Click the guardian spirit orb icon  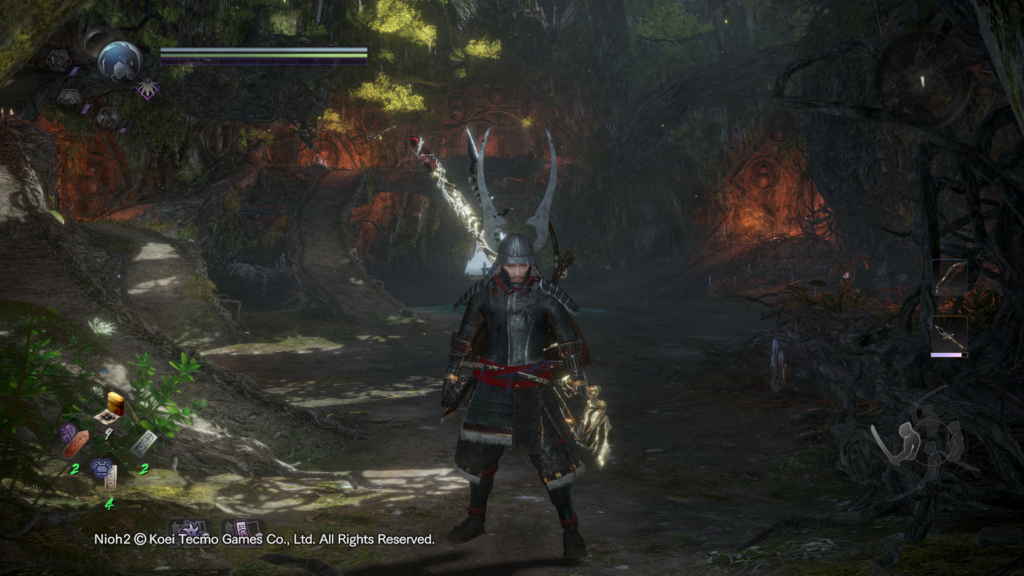point(119,60)
